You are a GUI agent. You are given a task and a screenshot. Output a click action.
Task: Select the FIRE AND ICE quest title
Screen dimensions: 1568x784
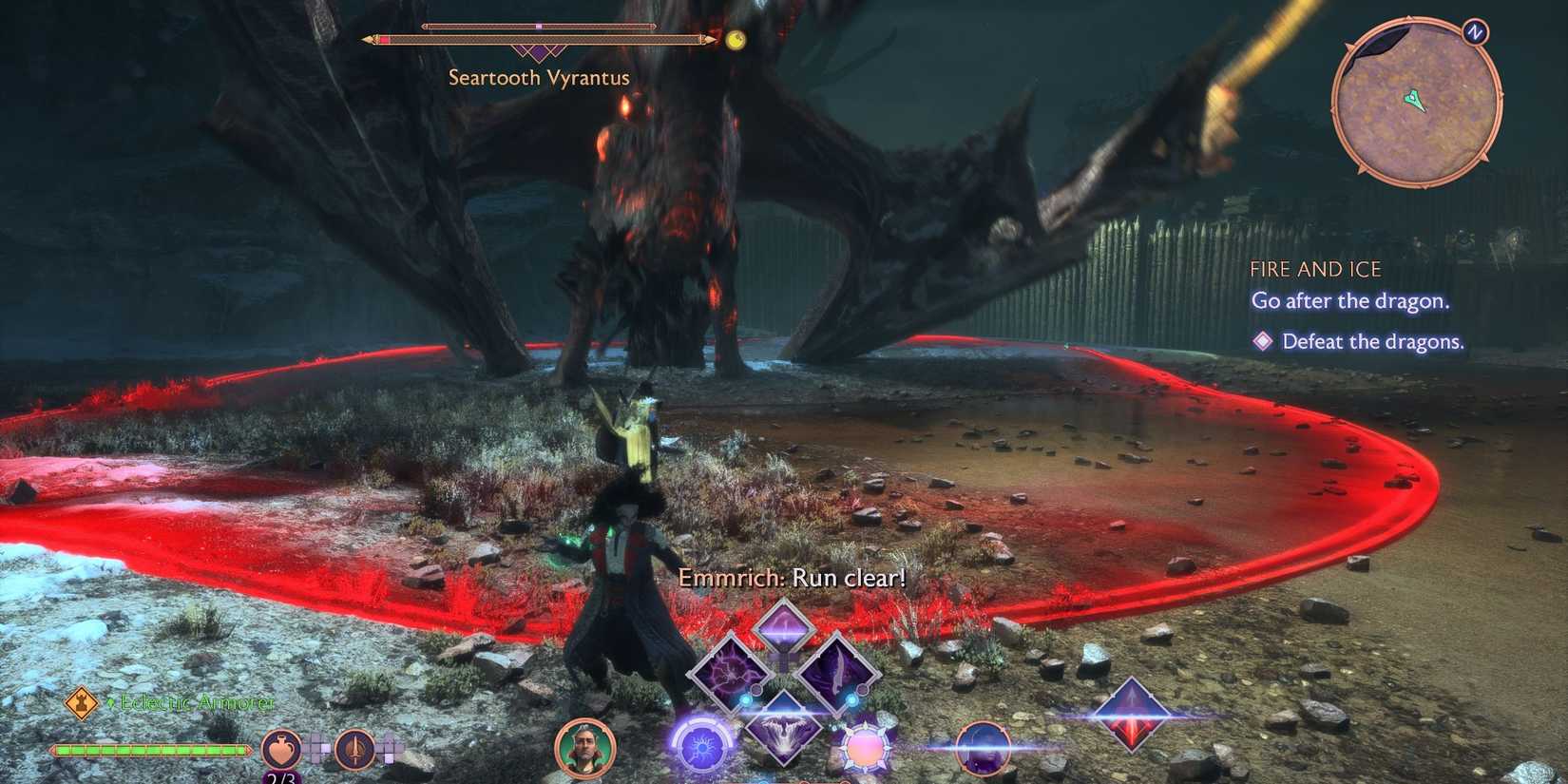click(x=1316, y=269)
